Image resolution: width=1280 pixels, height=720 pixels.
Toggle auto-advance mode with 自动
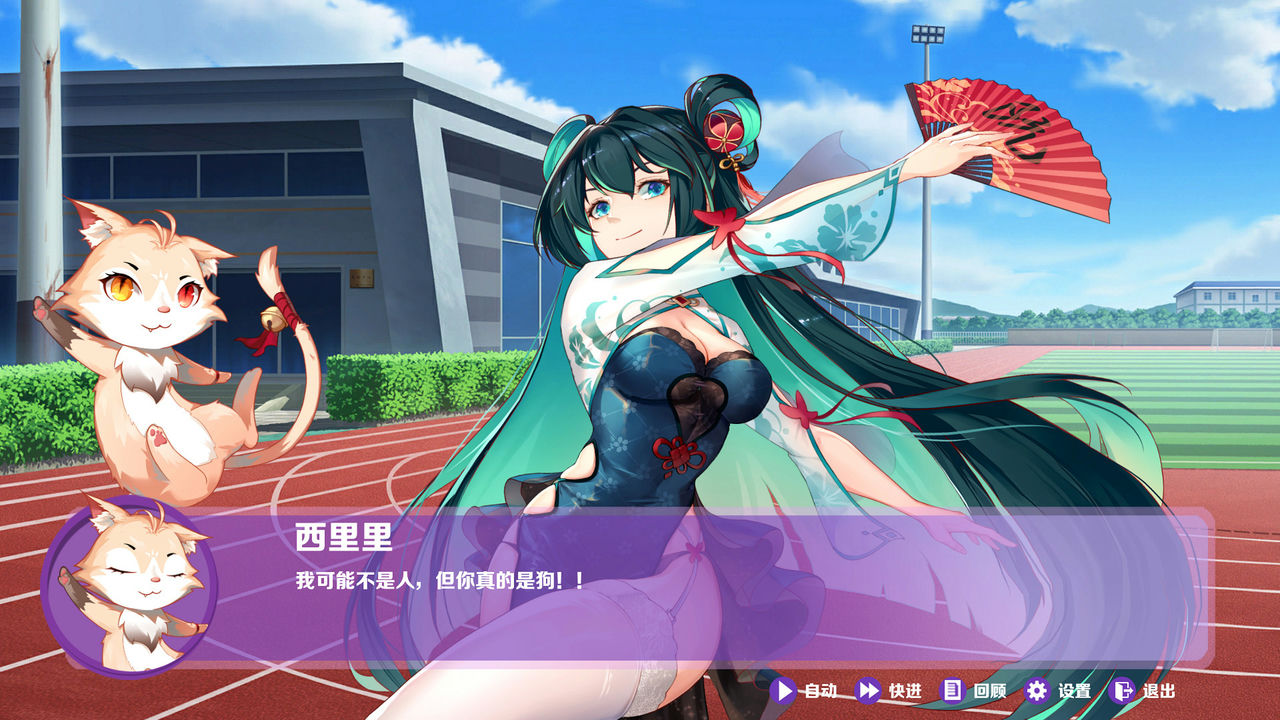coord(805,689)
